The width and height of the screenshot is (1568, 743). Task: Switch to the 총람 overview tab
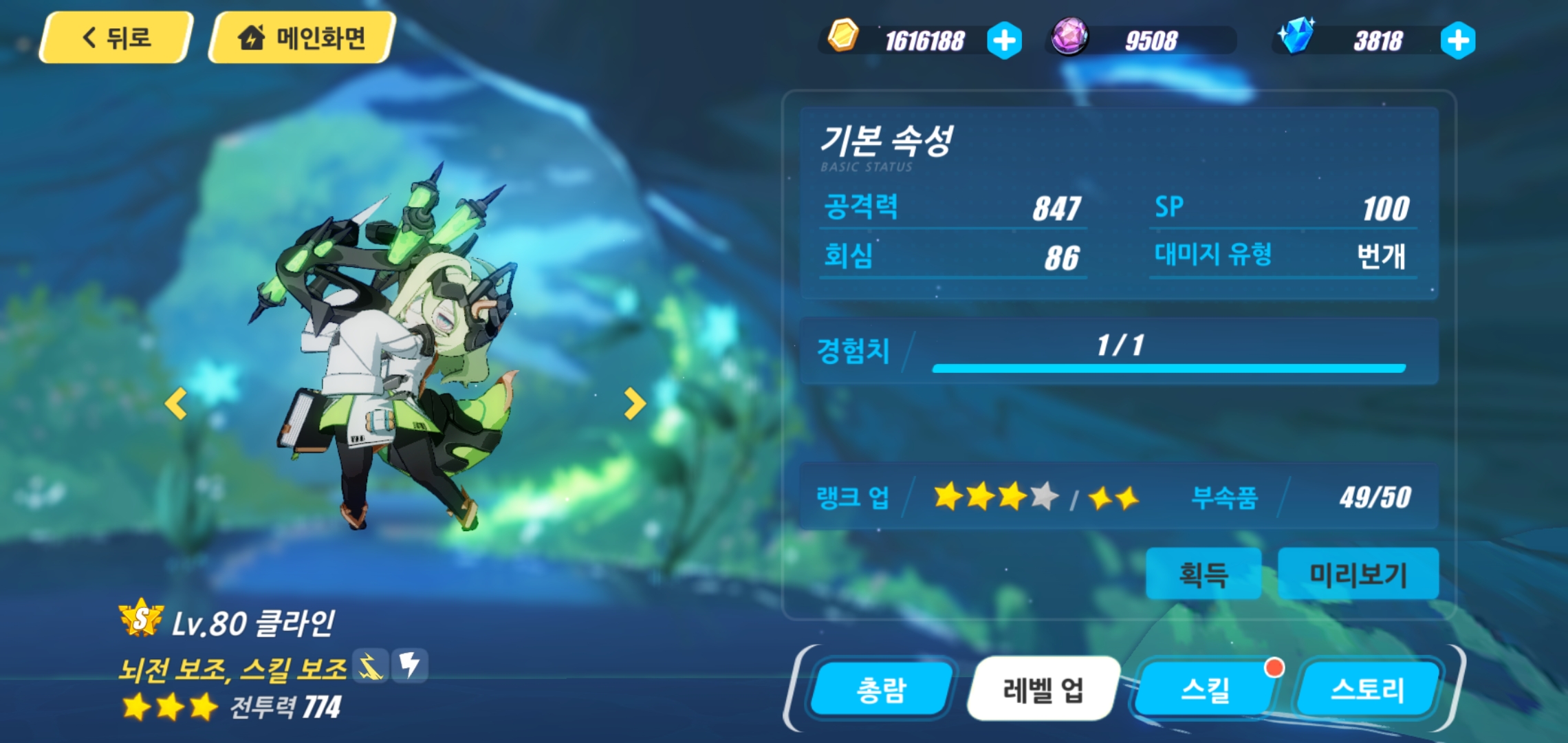click(881, 689)
